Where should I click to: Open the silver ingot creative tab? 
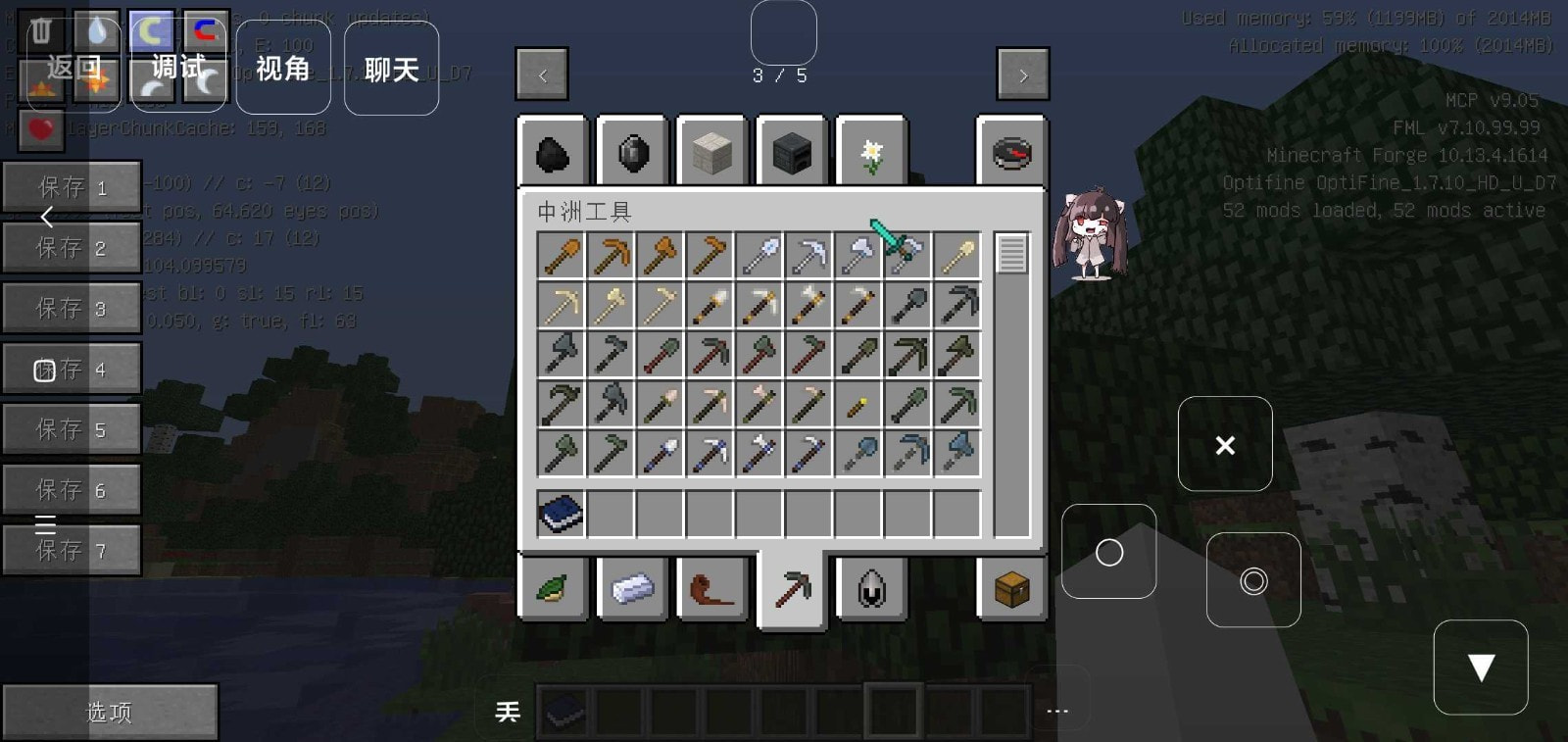click(632, 588)
